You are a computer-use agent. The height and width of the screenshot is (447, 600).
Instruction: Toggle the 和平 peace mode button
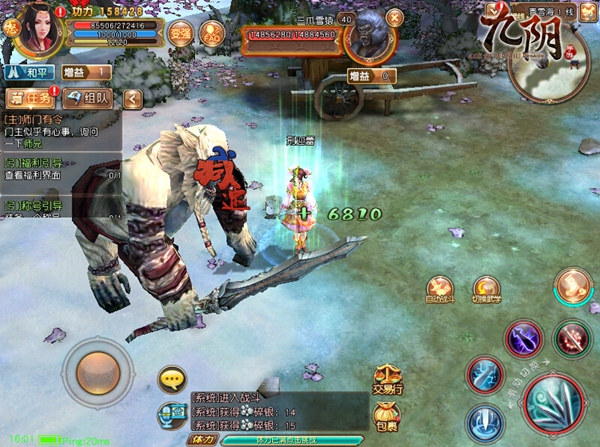28,73
